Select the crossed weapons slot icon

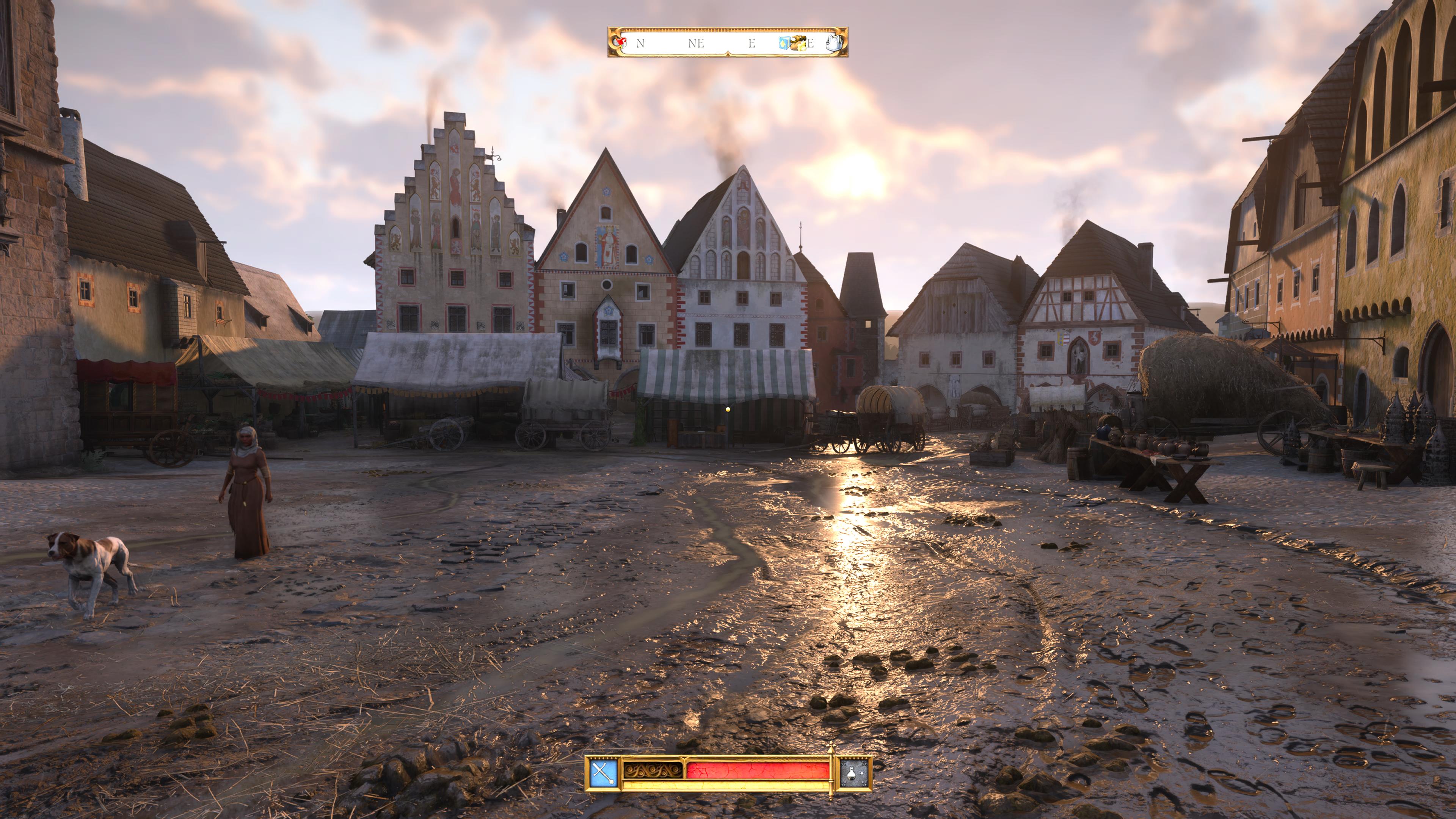tap(603, 773)
